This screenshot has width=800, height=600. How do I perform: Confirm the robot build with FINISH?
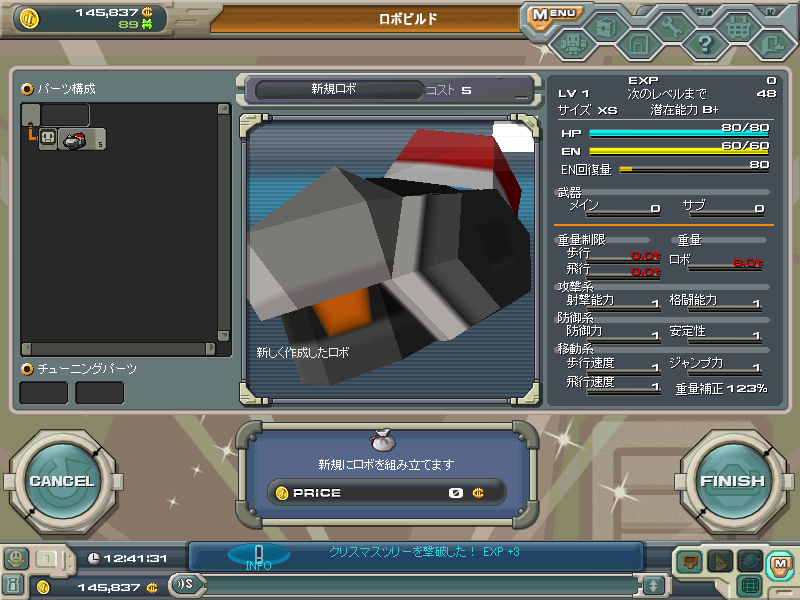(732, 481)
